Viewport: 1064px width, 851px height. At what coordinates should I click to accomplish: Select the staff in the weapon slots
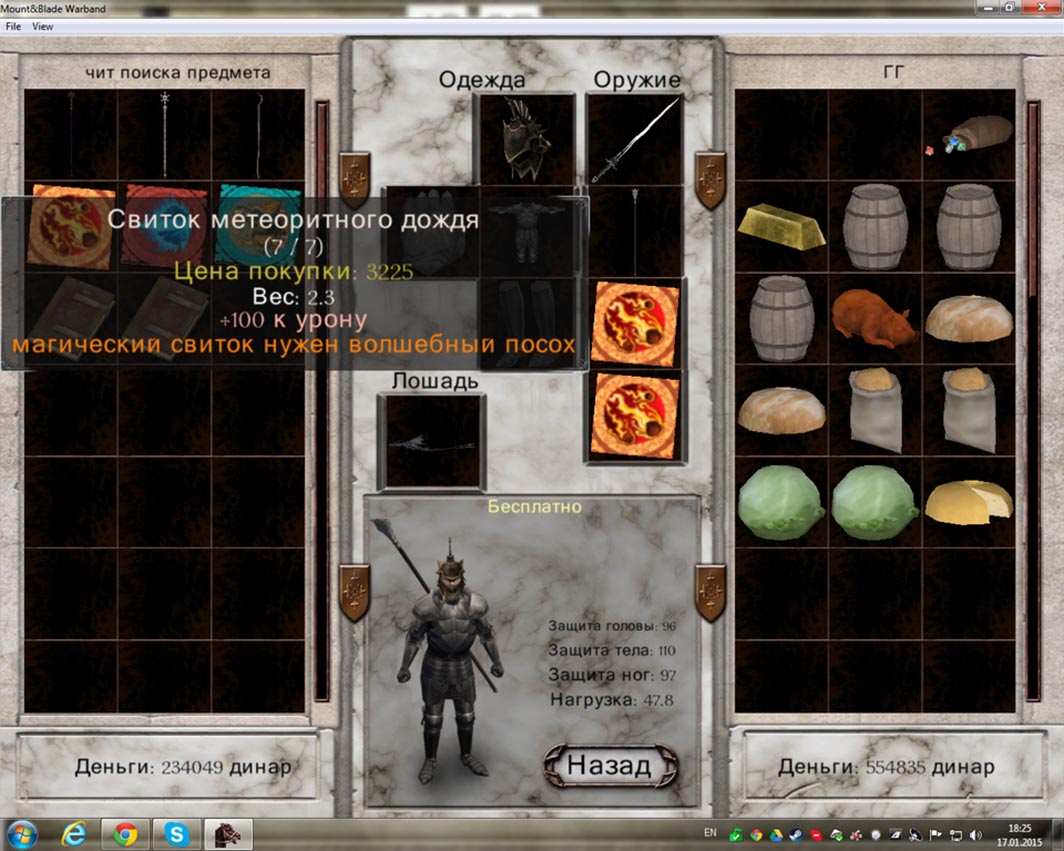pyautogui.click(x=635, y=230)
